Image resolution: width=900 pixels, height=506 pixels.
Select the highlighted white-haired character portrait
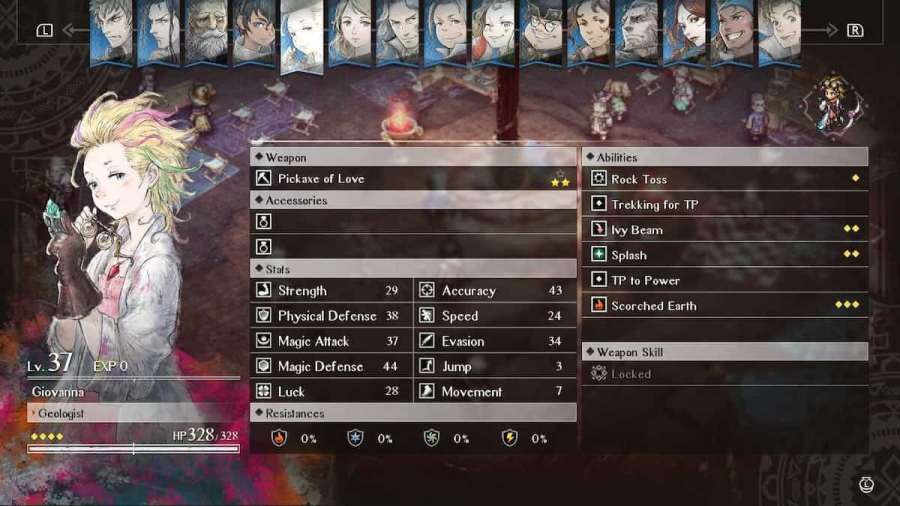coord(302,35)
